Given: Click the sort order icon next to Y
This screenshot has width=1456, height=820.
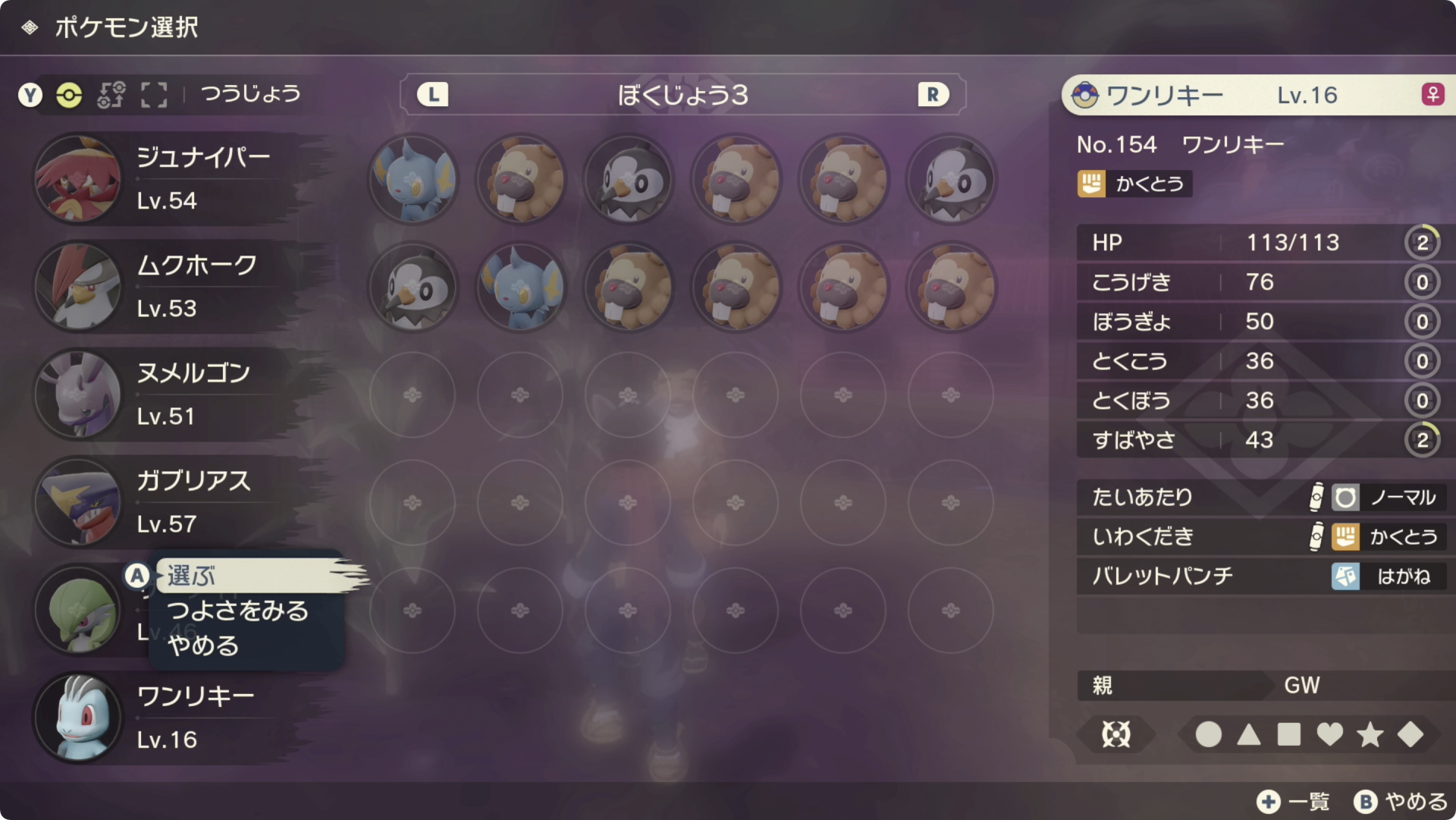Looking at the screenshot, I should pyautogui.click(x=111, y=95).
